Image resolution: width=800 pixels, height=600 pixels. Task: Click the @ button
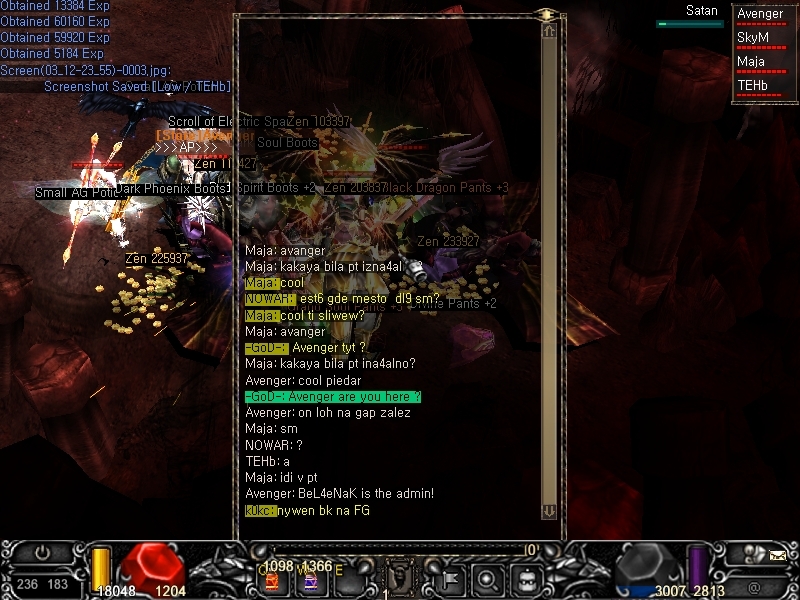[753, 588]
